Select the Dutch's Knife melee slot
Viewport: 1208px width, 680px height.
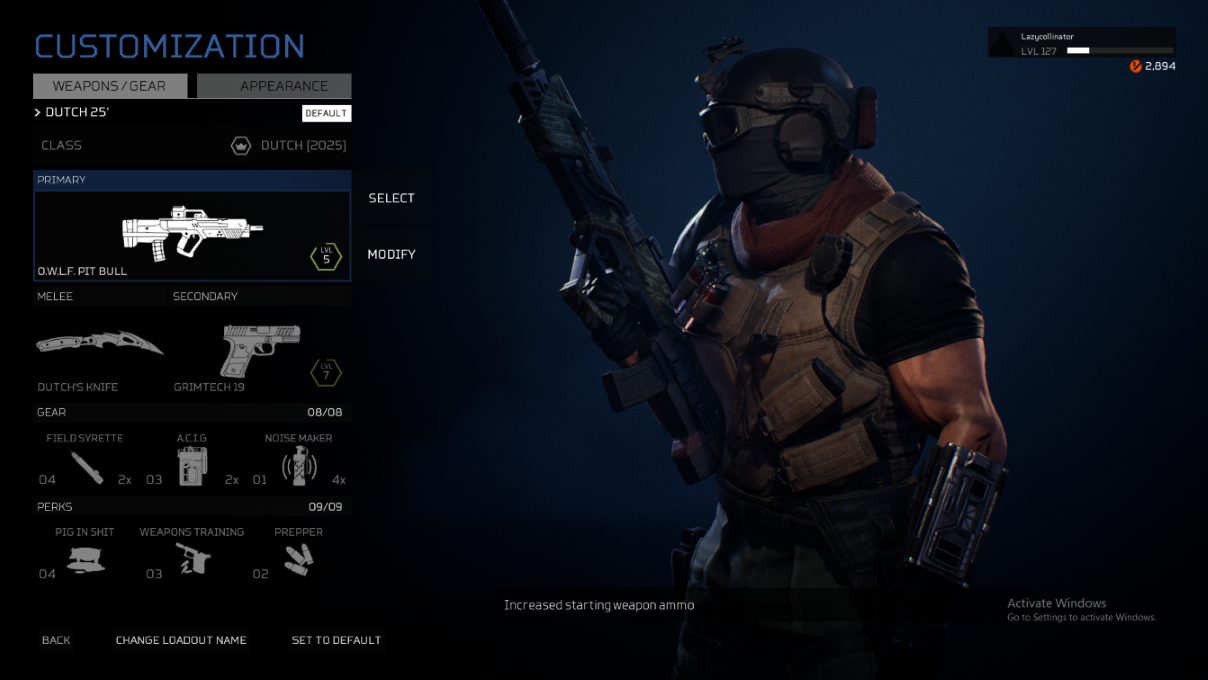(99, 345)
